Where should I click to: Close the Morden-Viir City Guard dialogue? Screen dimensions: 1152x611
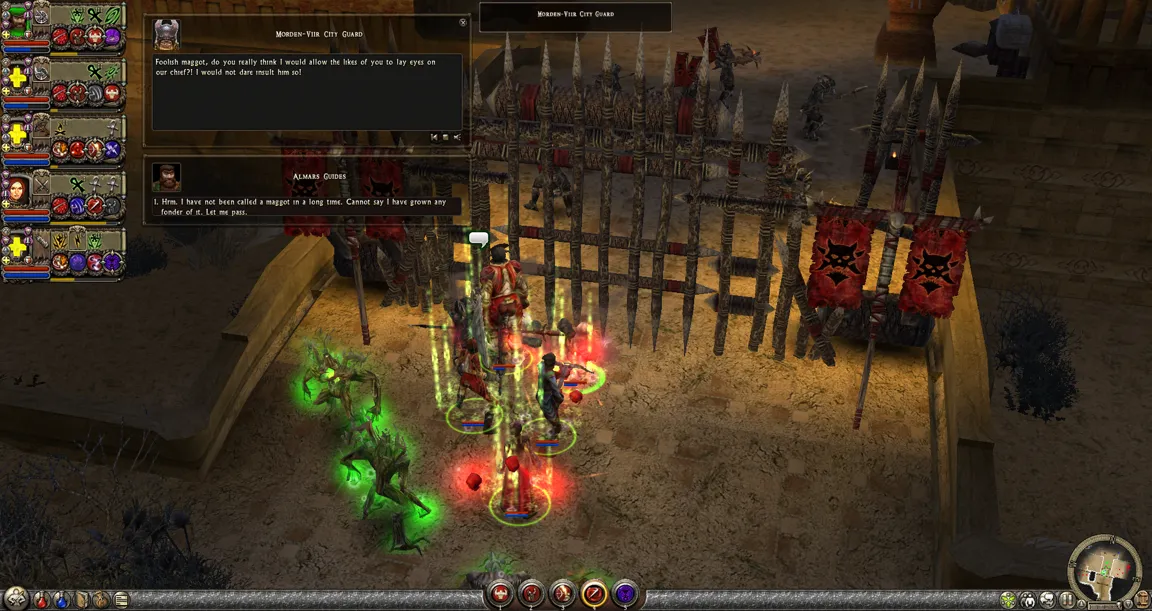(463, 22)
